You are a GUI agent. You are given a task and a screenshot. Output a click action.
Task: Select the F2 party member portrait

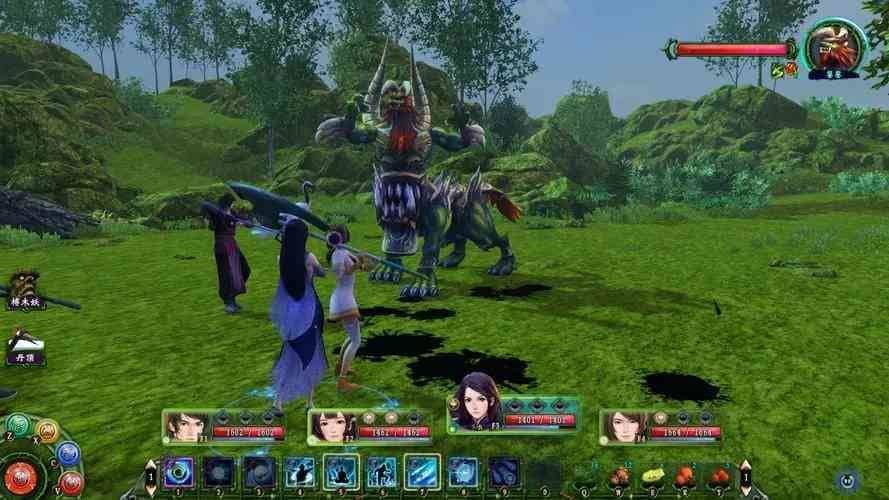tap(329, 427)
